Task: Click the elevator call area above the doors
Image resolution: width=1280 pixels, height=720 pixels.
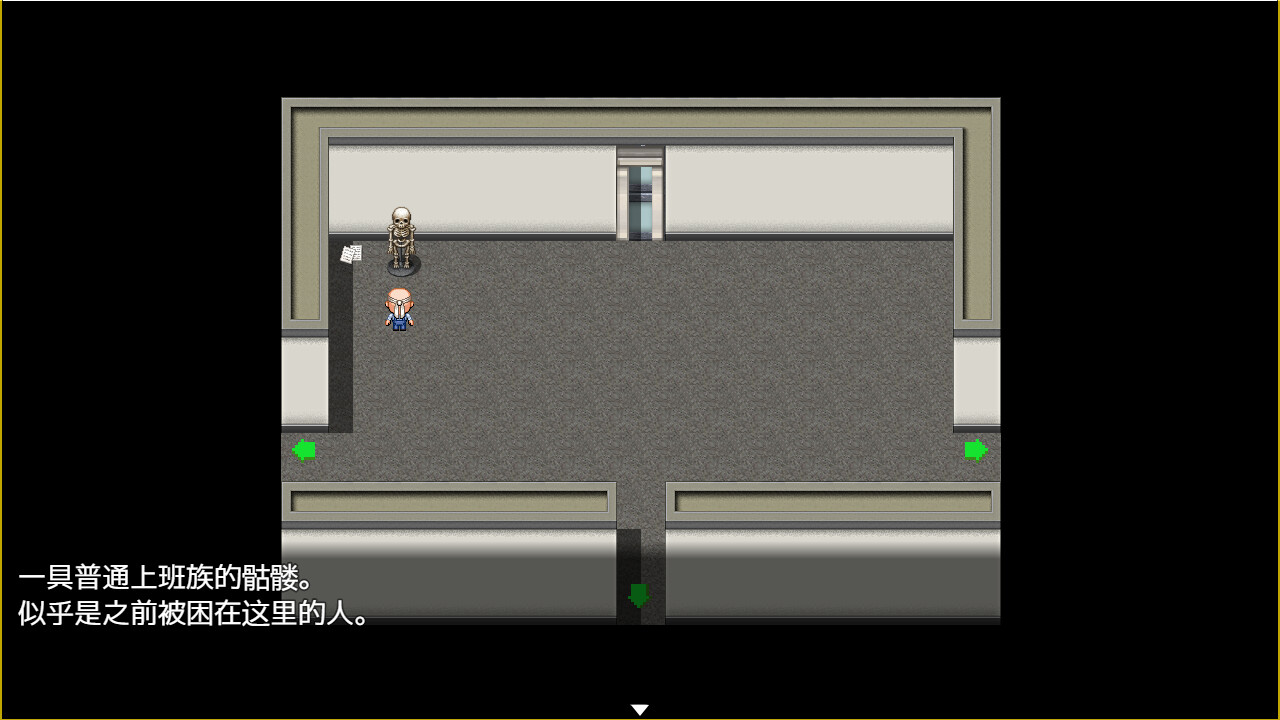Action: (x=641, y=150)
